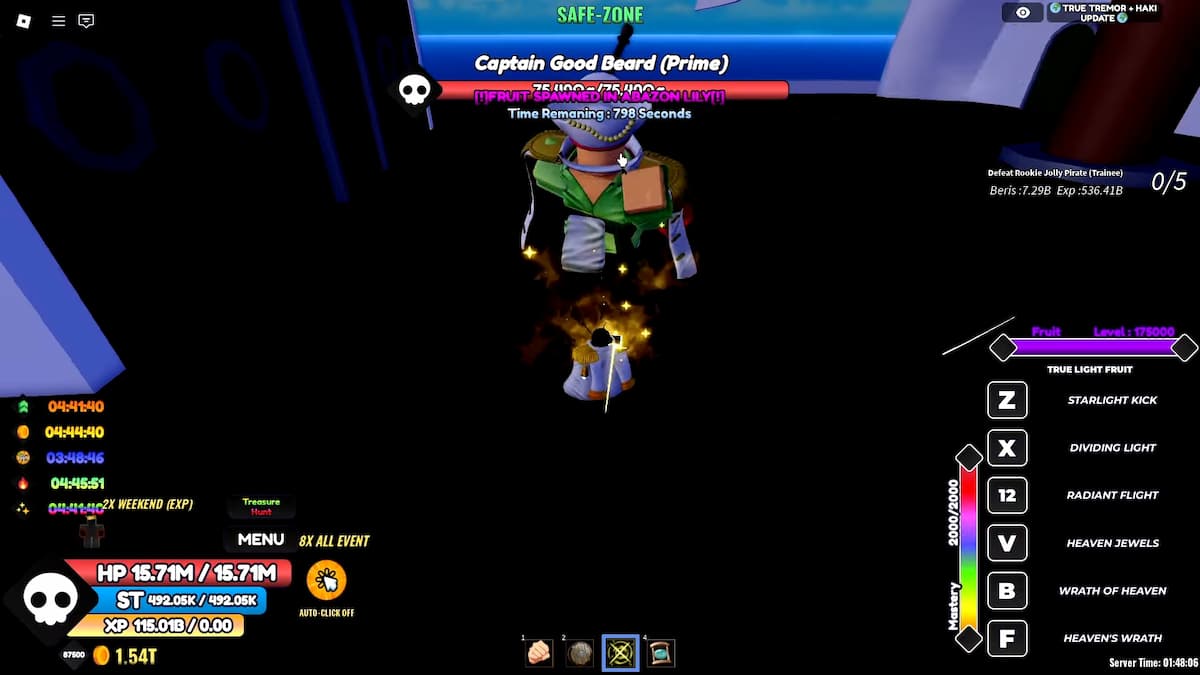Viewport: 1200px width, 675px height.
Task: Toggle the orange Auto-Click button
Action: (x=326, y=580)
